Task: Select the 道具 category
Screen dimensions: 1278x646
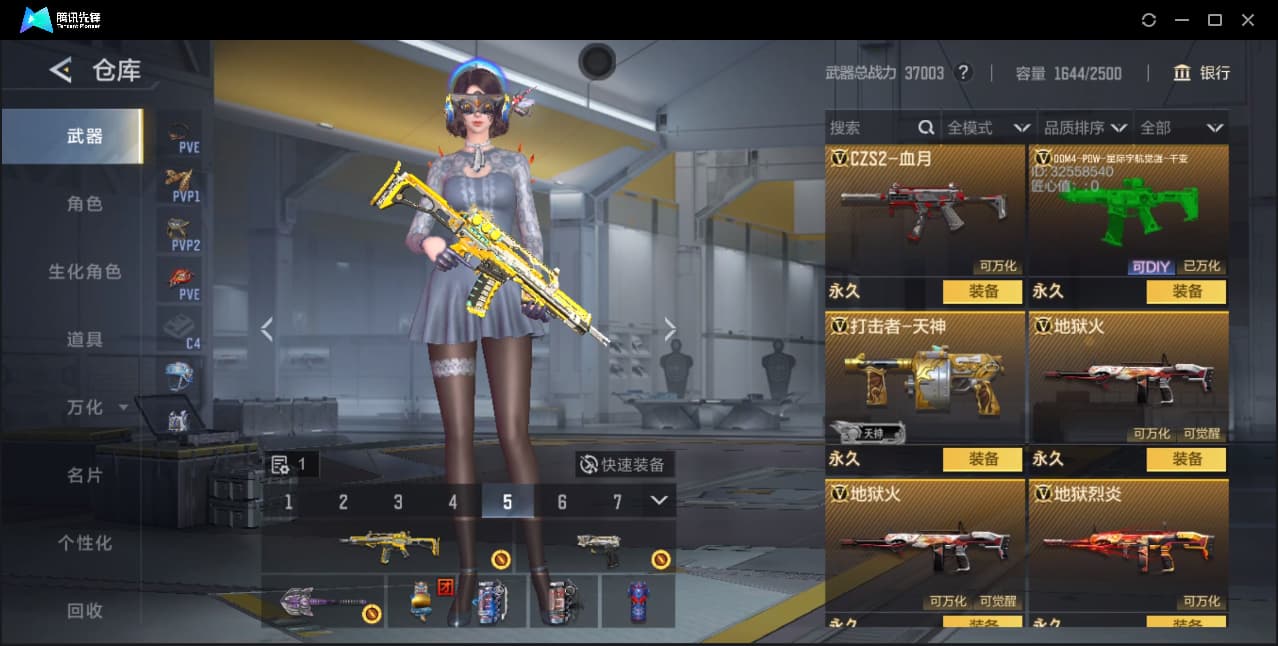Action: pyautogui.click(x=84, y=340)
